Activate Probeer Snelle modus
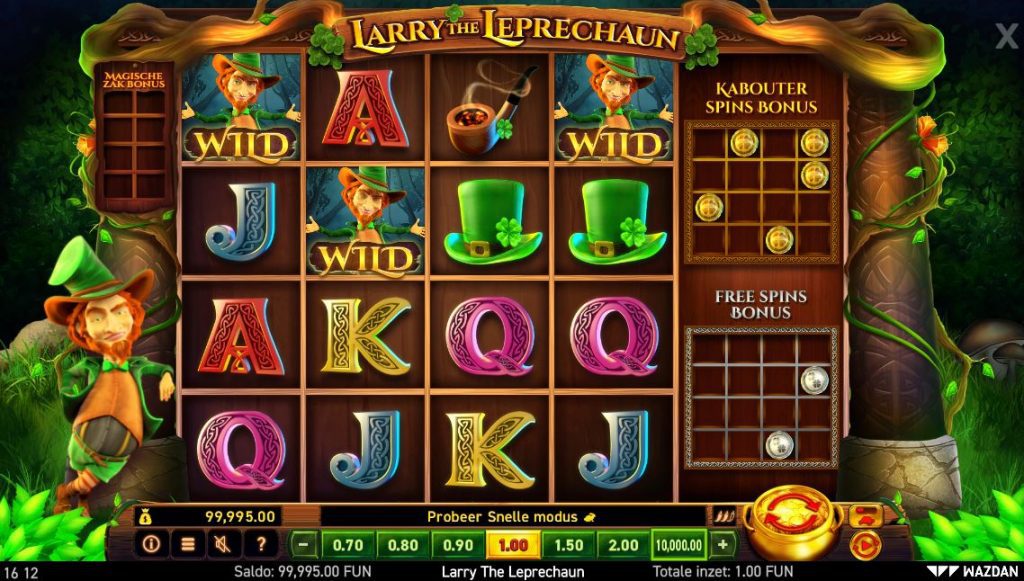 click(510, 516)
